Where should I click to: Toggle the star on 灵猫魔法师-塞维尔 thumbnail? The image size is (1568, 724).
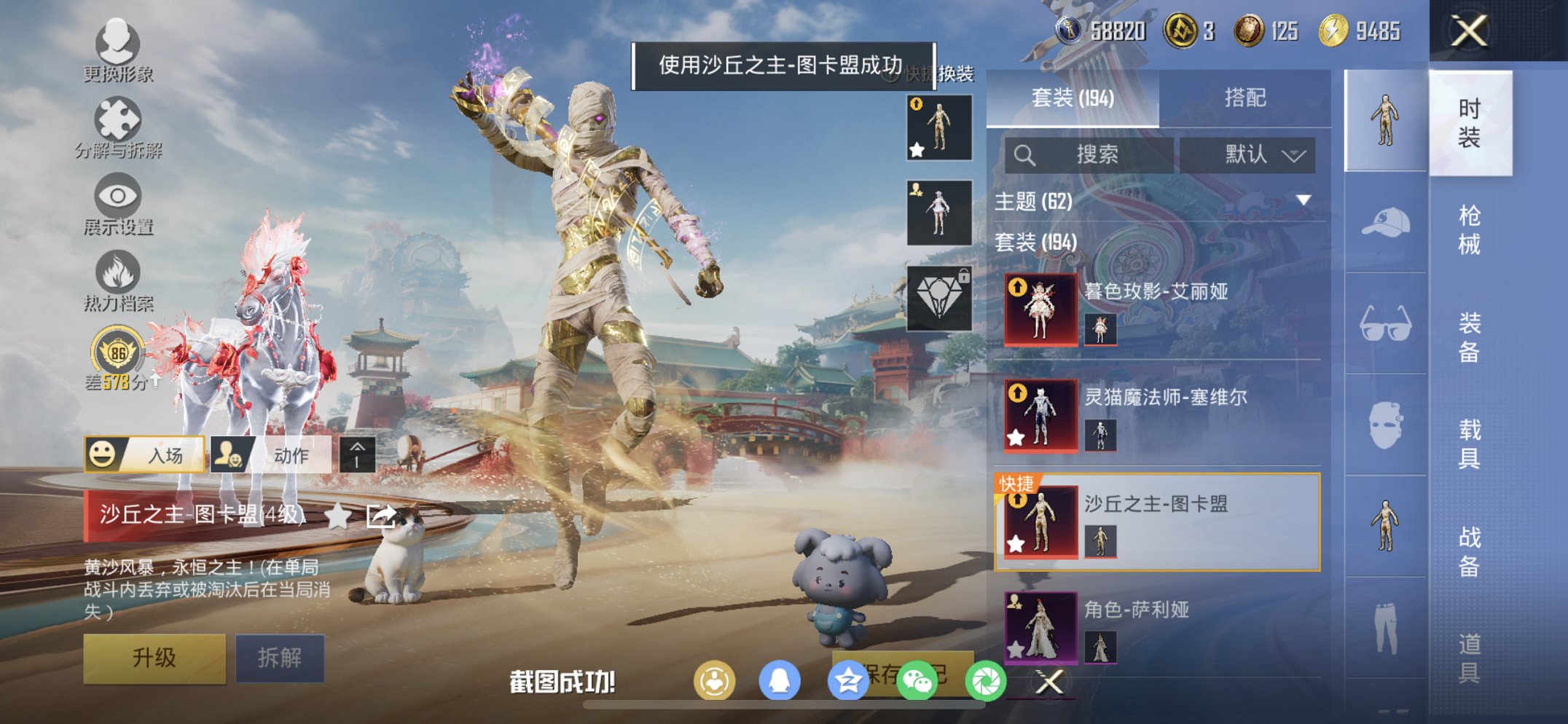[1016, 438]
